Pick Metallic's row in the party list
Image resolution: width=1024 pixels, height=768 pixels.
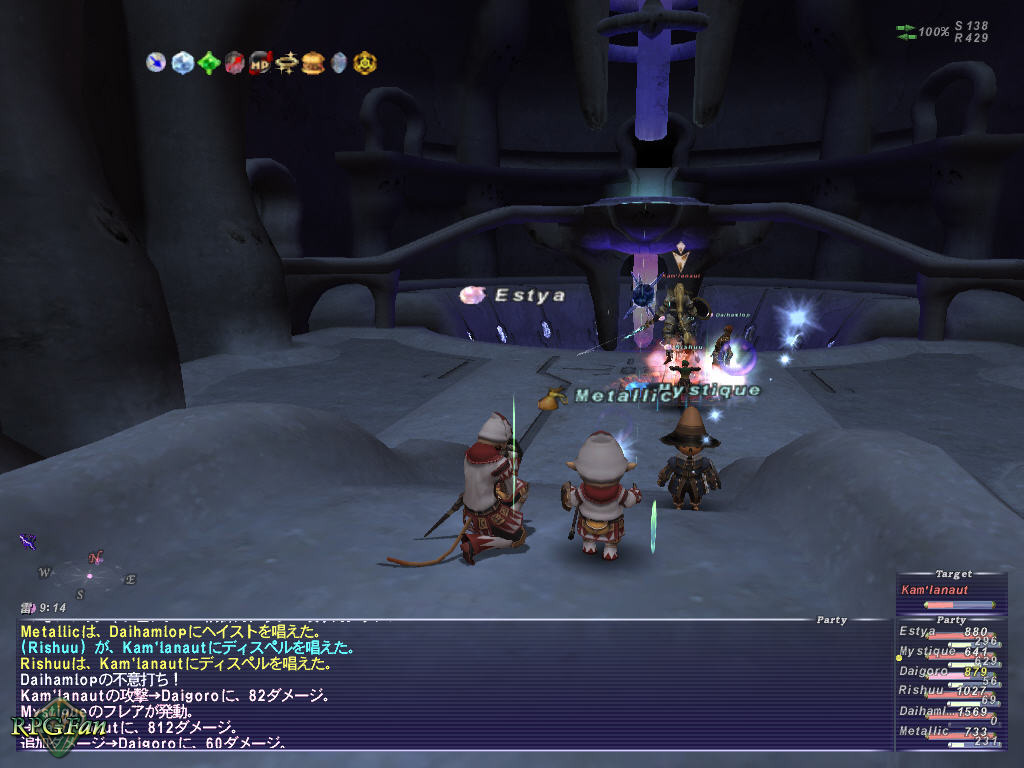946,732
